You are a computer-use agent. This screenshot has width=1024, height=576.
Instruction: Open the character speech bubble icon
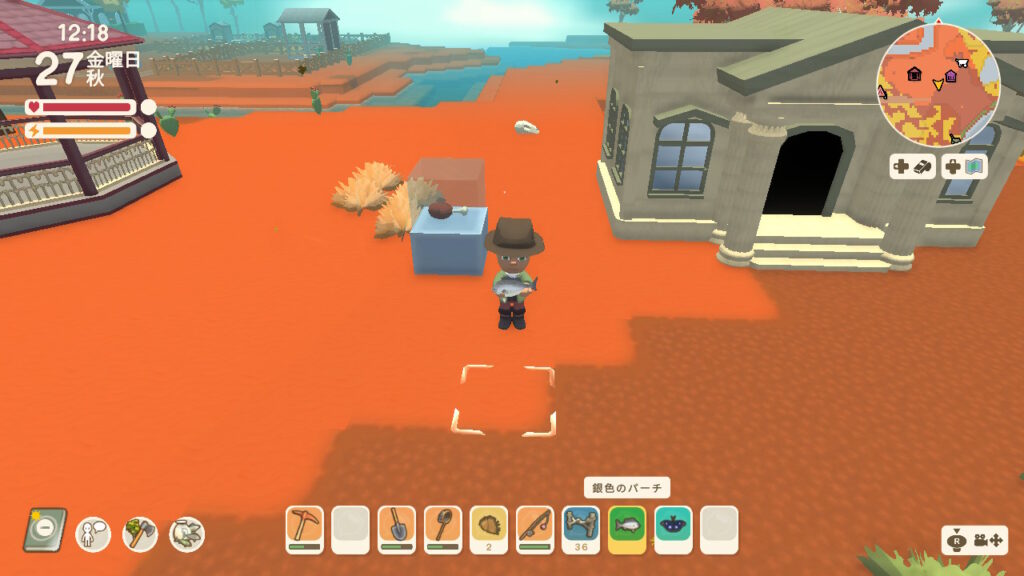point(93,533)
